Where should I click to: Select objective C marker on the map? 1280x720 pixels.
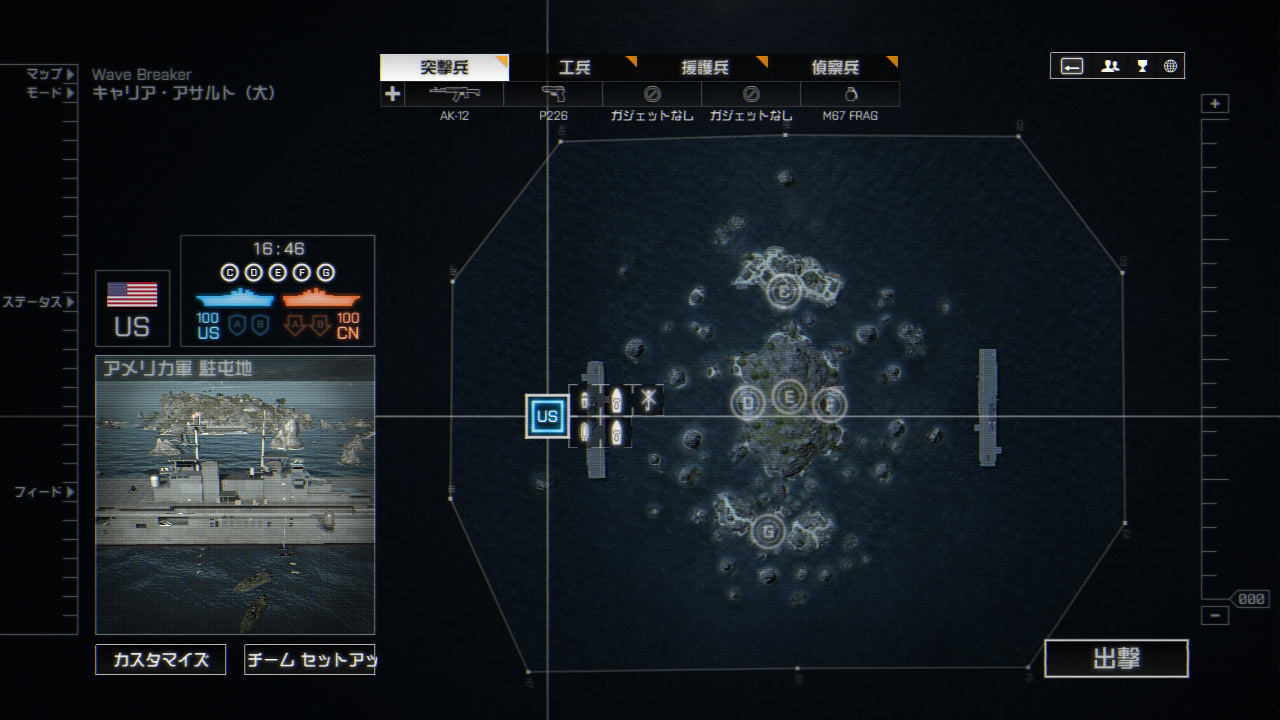pos(785,292)
